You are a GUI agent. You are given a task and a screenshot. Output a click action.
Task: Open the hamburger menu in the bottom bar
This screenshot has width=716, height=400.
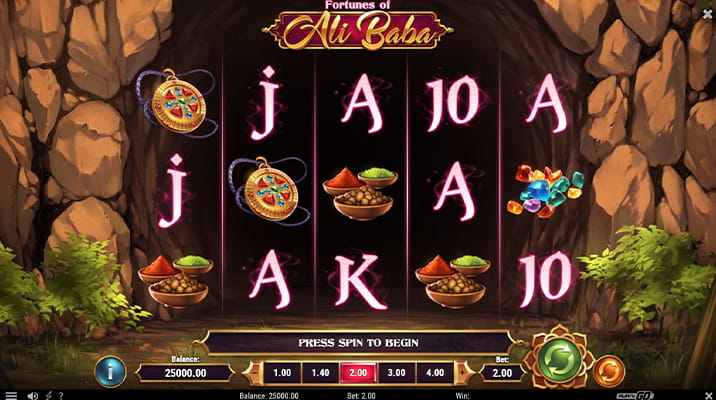(x=10, y=395)
